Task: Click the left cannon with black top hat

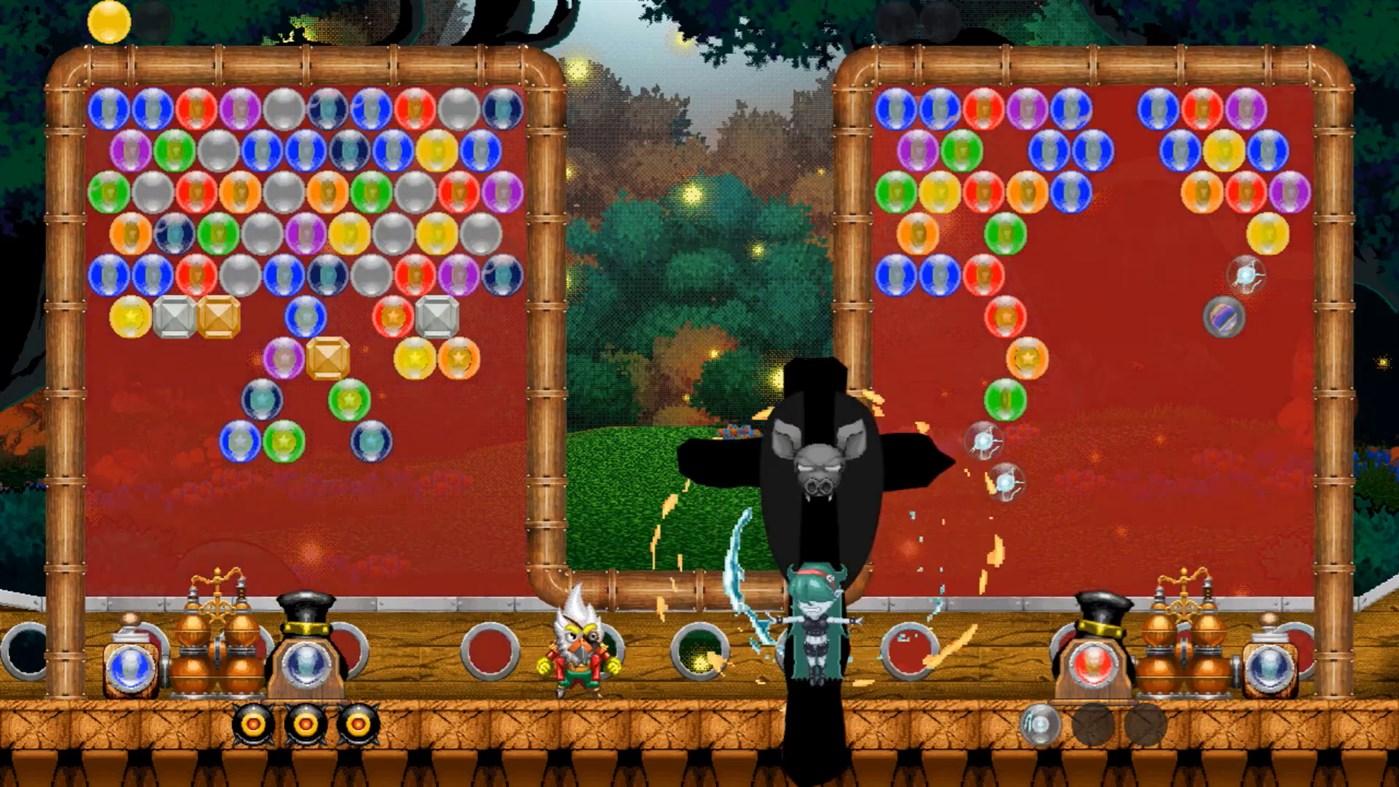Action: coord(305,645)
